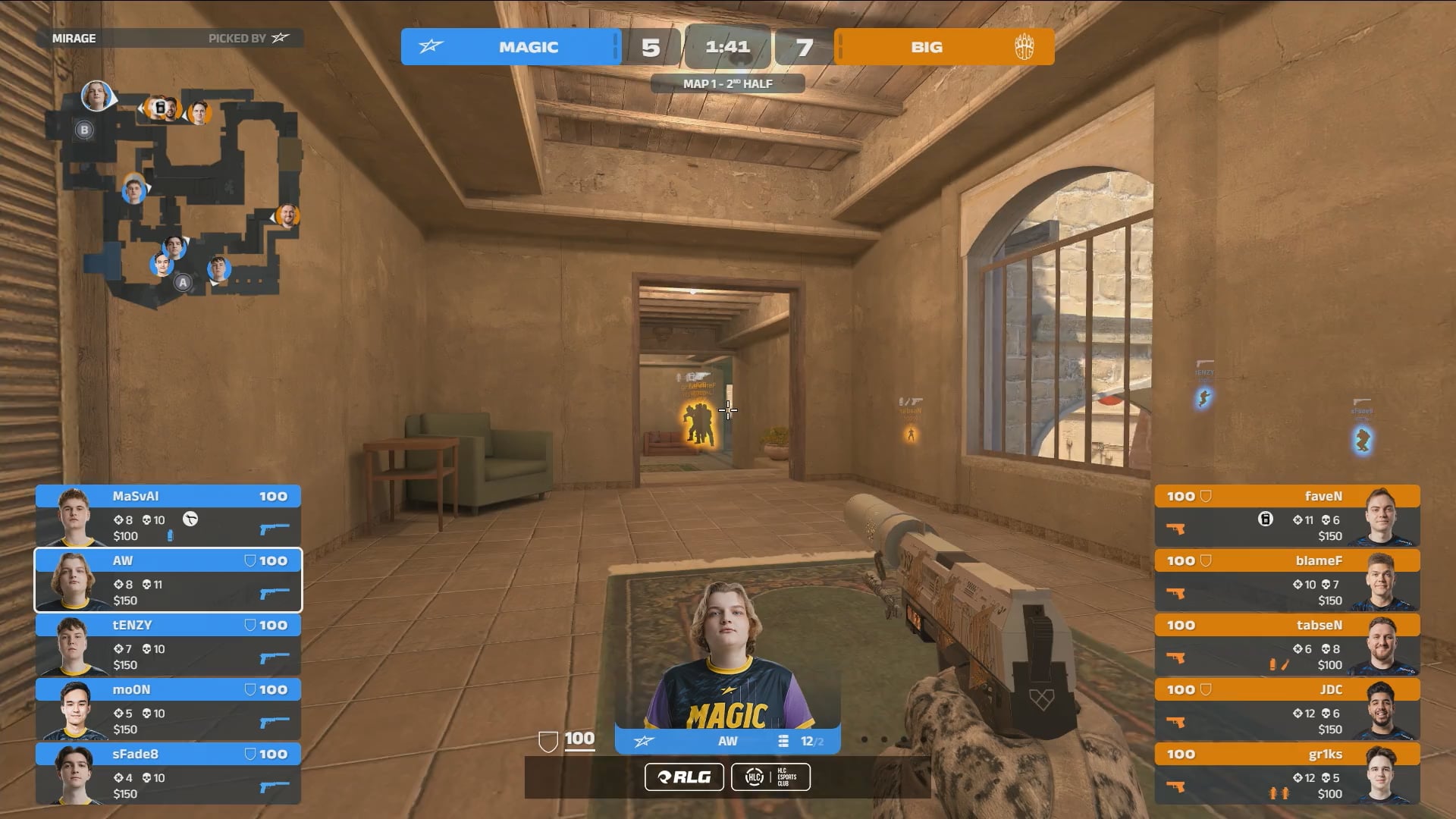Image resolution: width=1456 pixels, height=819 pixels.
Task: Select sFade8's player card
Action: point(168,773)
